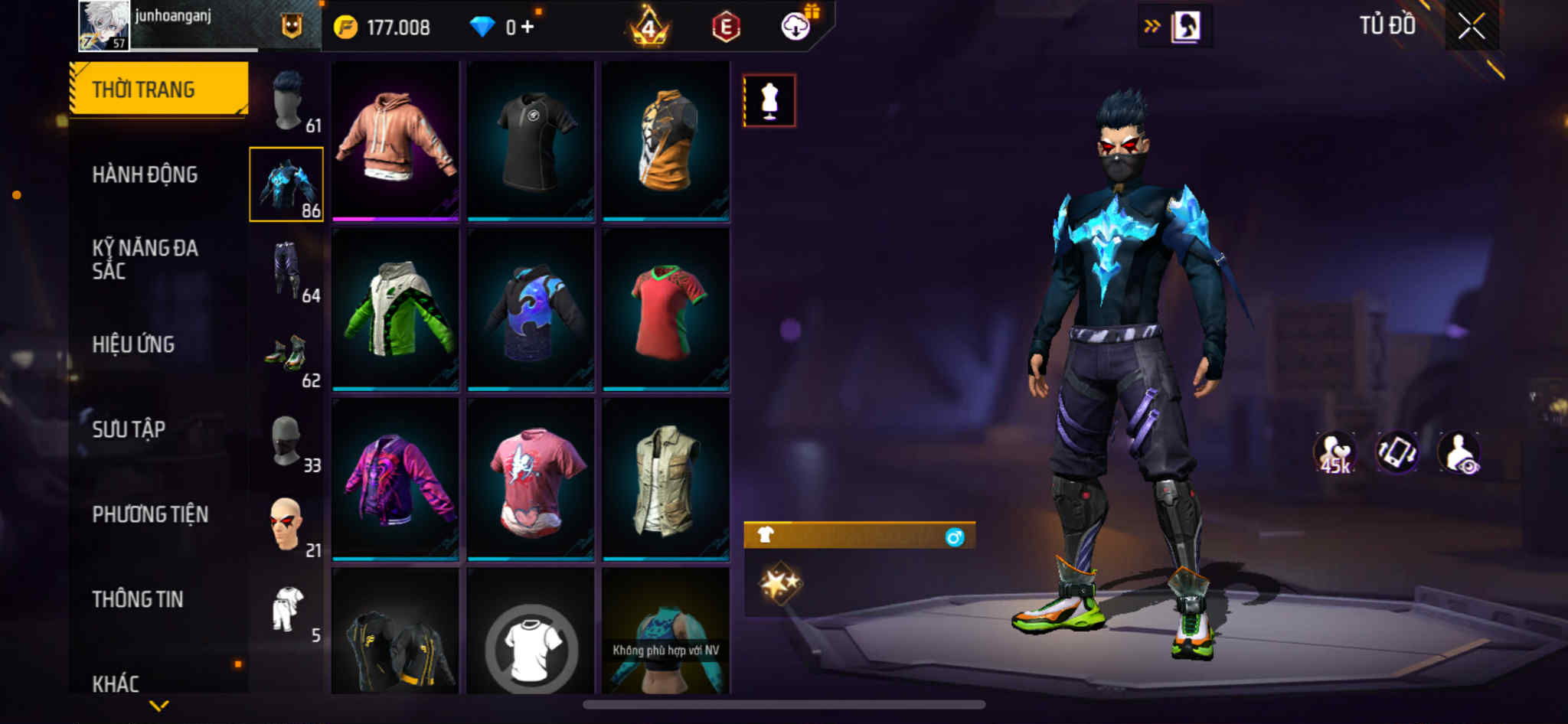The height and width of the screenshot is (724, 1568).
Task: Switch to the HÀNH ĐỘNG tab
Action: (145, 174)
